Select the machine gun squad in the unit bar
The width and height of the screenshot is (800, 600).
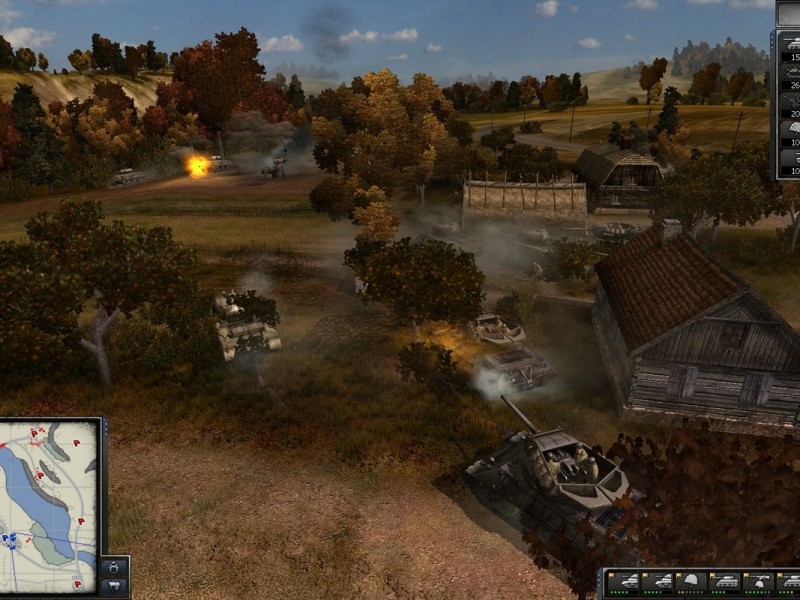tap(757, 583)
